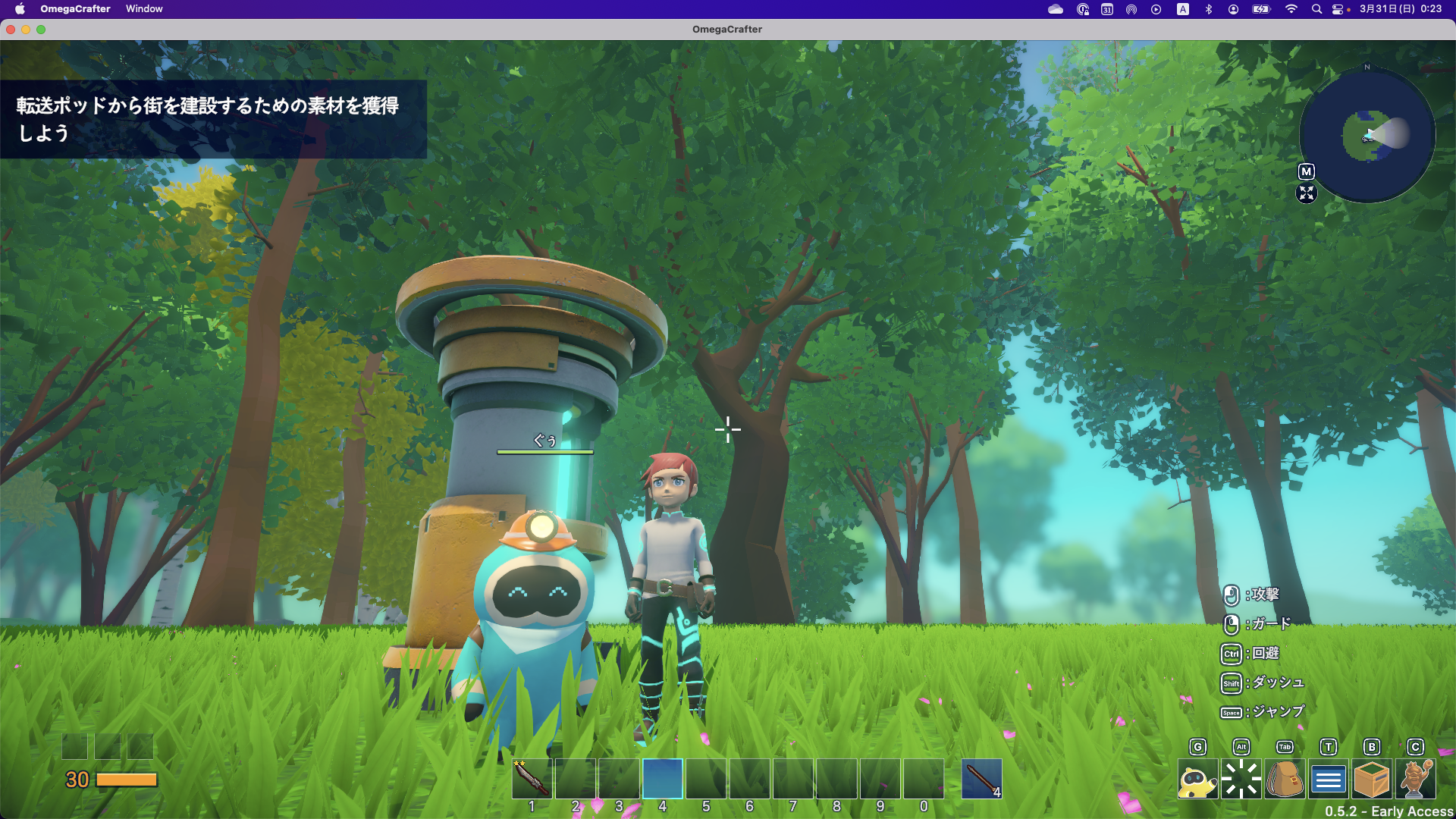Activate the white radial burst icon
Viewport: 1456px width, 819px height.
1241,779
